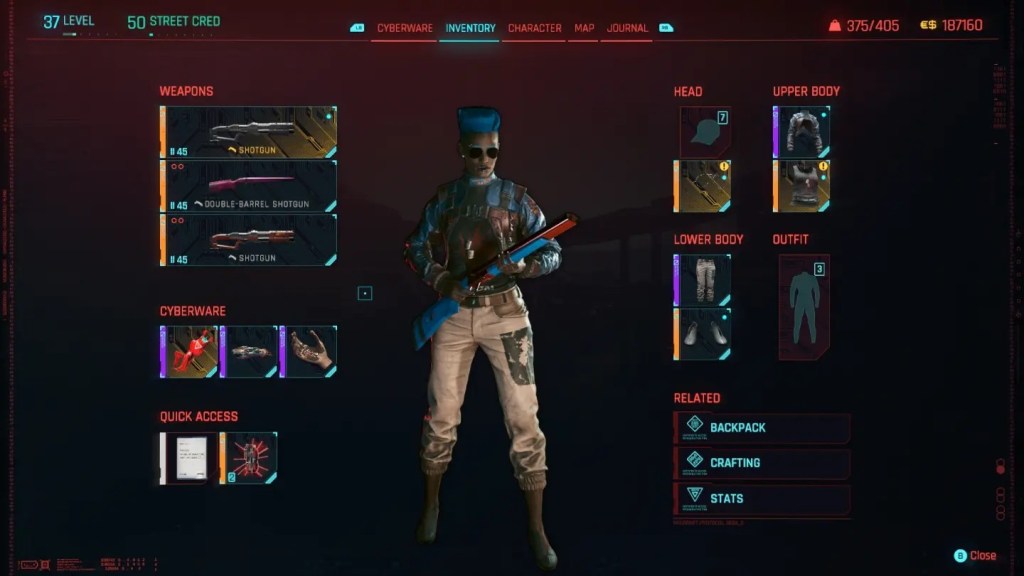The width and height of the screenshot is (1024, 576).
Task: Select the Journal tab
Action: pos(627,28)
